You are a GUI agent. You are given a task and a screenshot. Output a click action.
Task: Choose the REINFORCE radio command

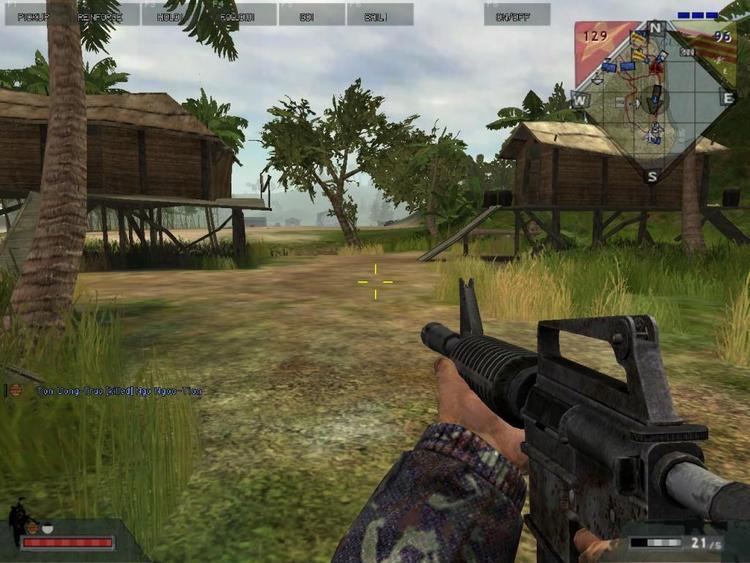[106, 15]
